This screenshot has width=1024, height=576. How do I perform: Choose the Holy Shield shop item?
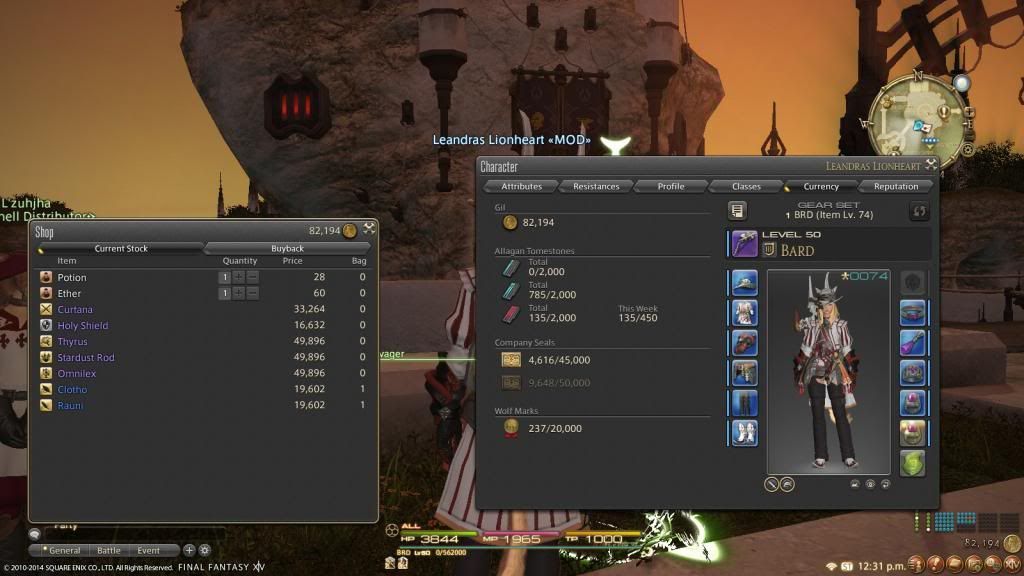click(82, 325)
